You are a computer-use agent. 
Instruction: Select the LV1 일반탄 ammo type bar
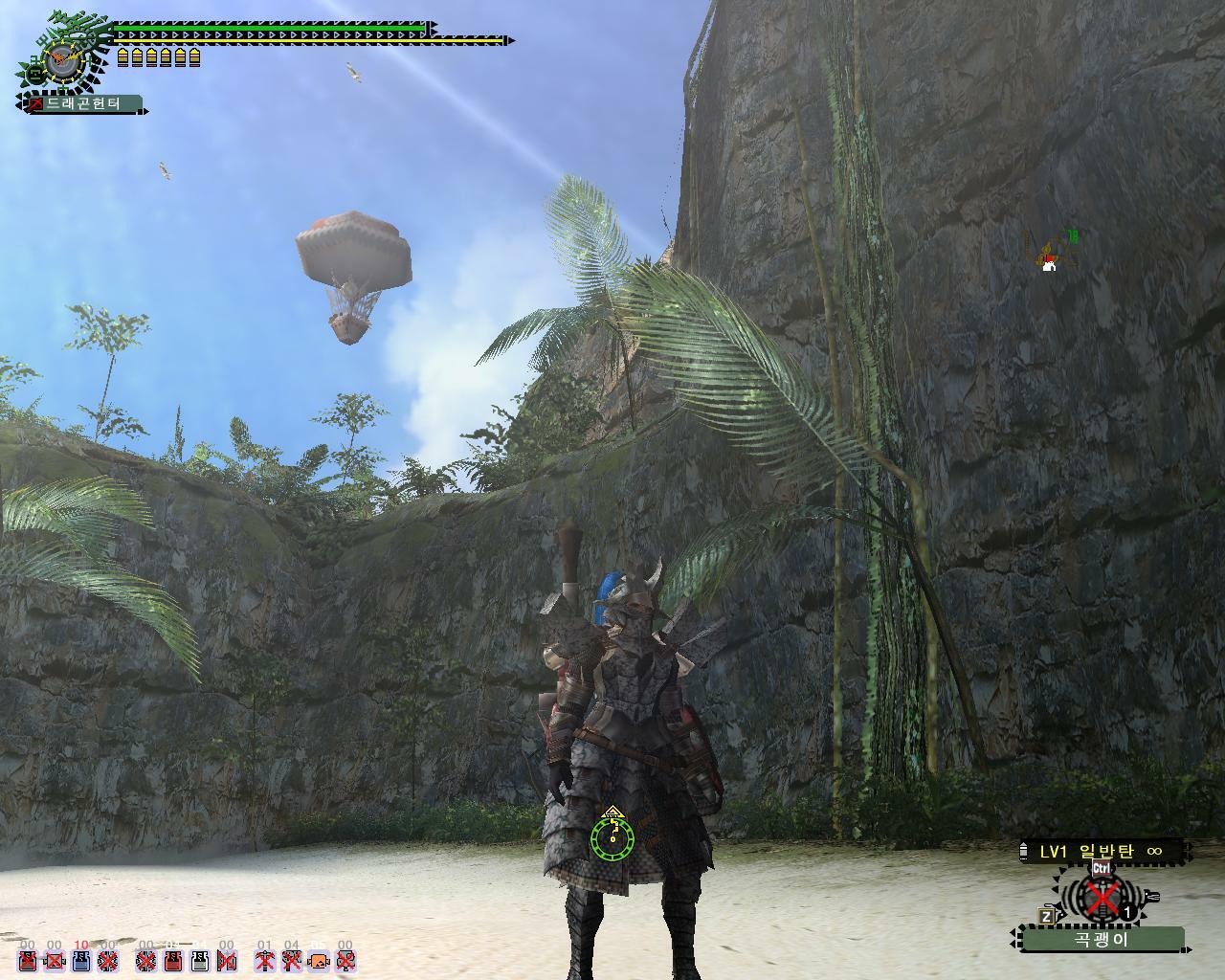pyautogui.click(x=1101, y=851)
